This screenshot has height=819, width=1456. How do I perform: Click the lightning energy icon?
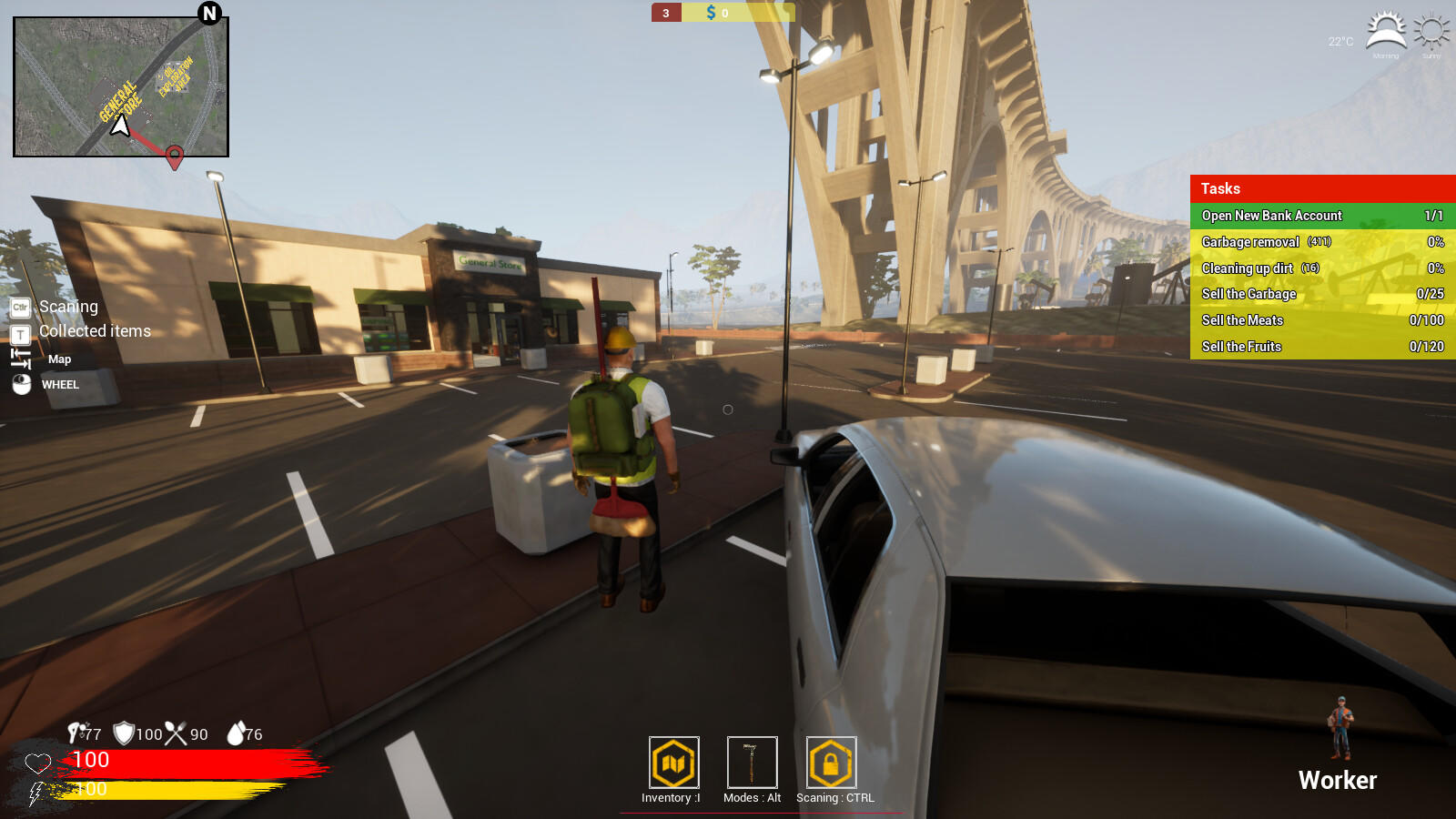tap(36, 793)
